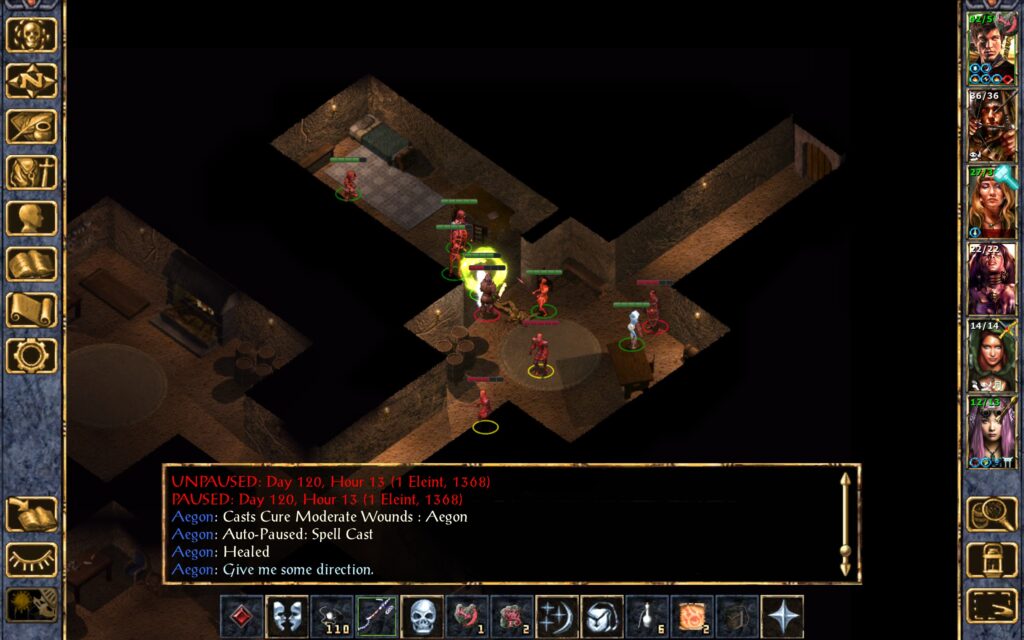Click the skull-and-face button atop the left sidebar

(31, 35)
